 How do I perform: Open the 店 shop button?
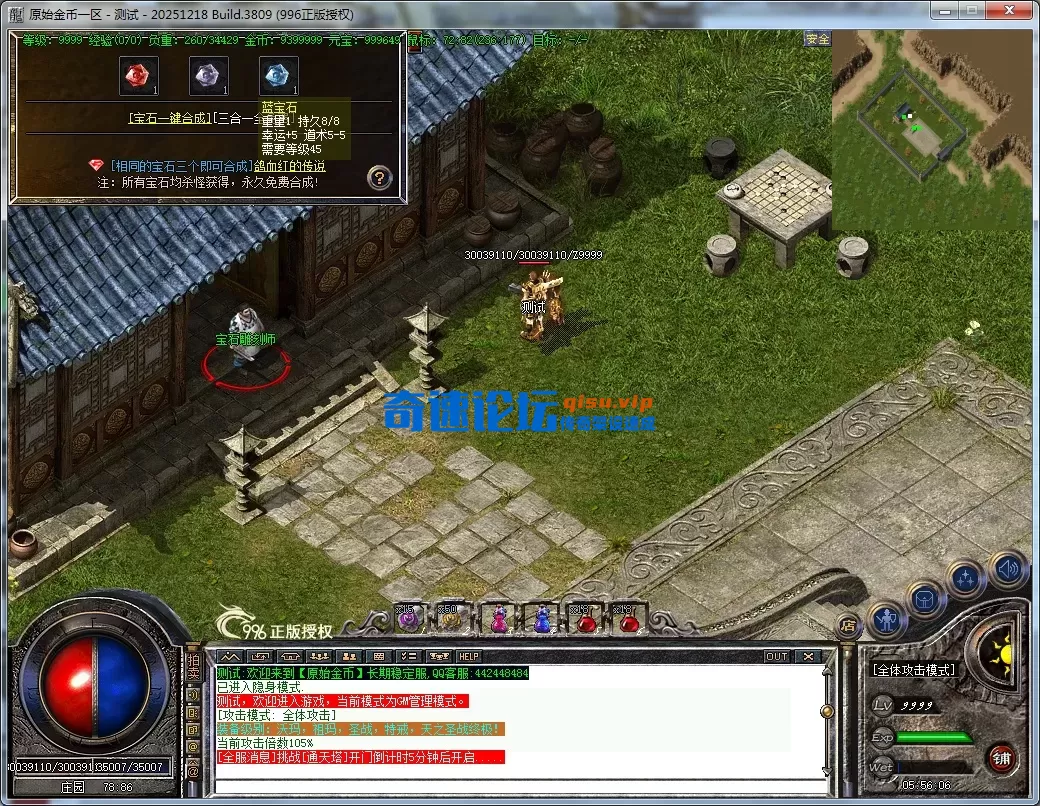click(x=848, y=627)
